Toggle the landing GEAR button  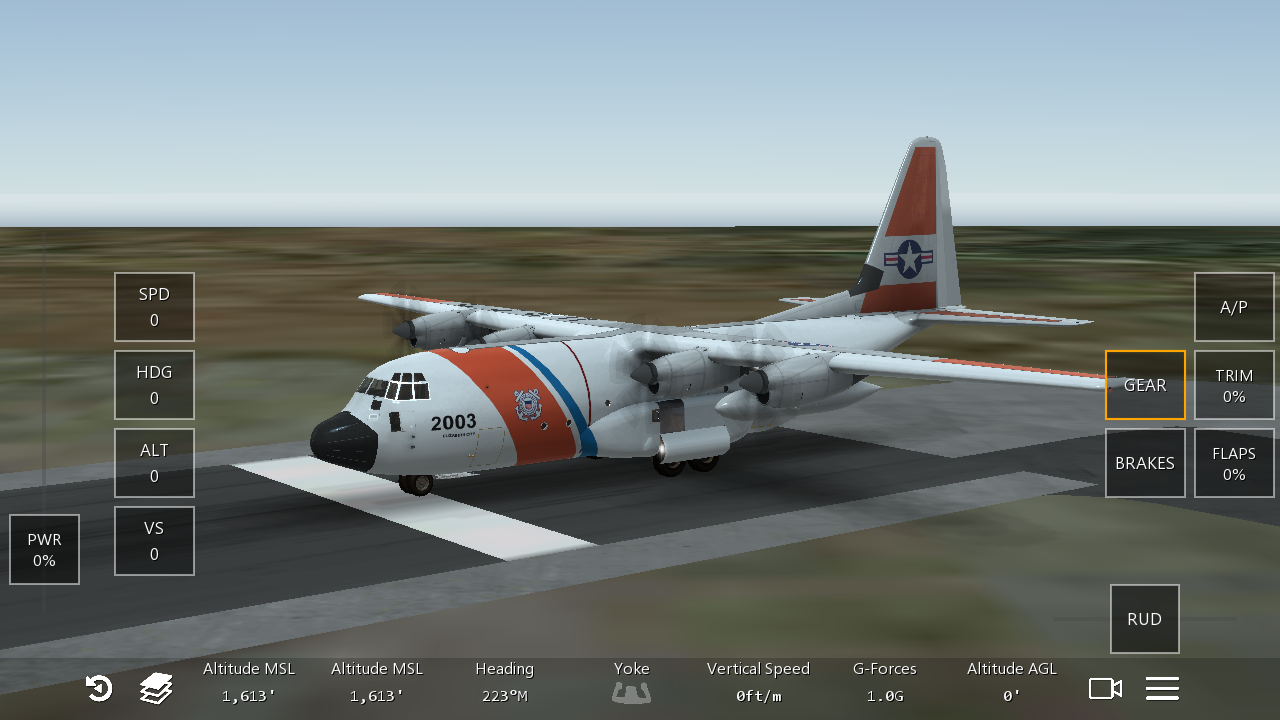[1145, 385]
